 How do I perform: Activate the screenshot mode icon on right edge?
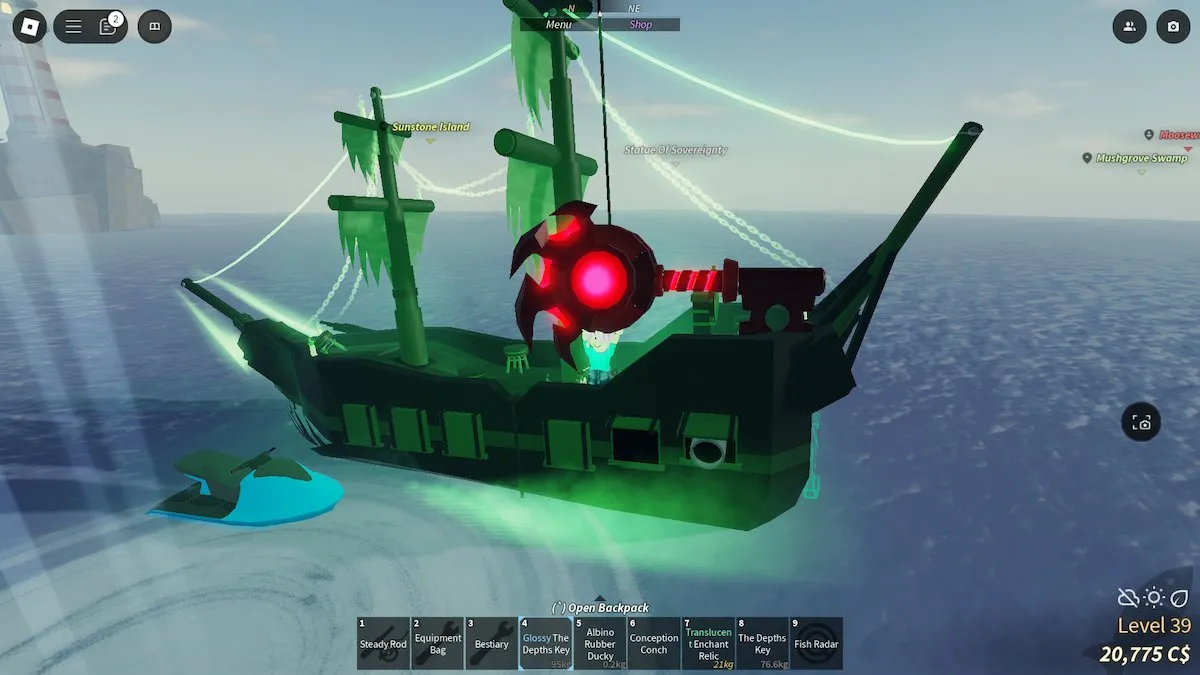click(1141, 423)
